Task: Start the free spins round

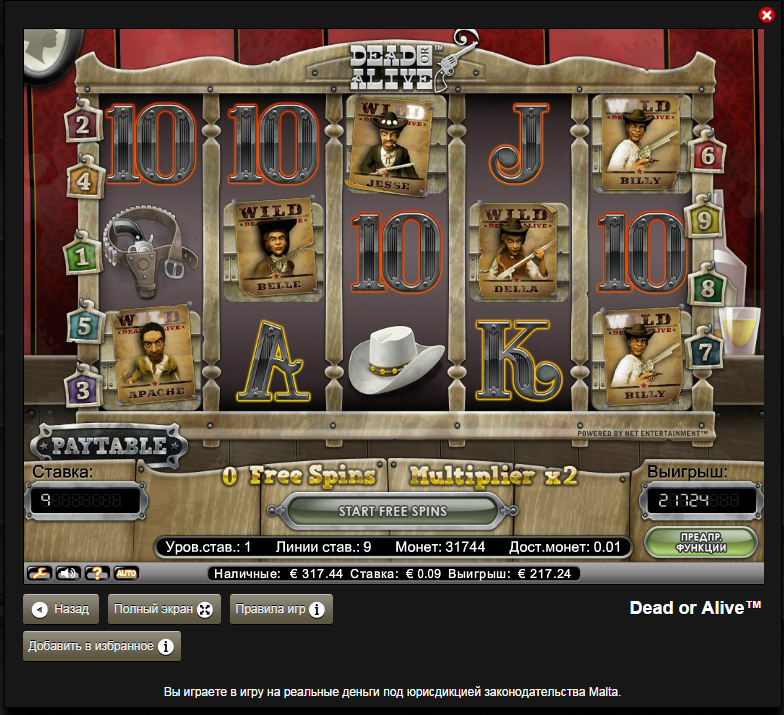Action: pyautogui.click(x=392, y=511)
